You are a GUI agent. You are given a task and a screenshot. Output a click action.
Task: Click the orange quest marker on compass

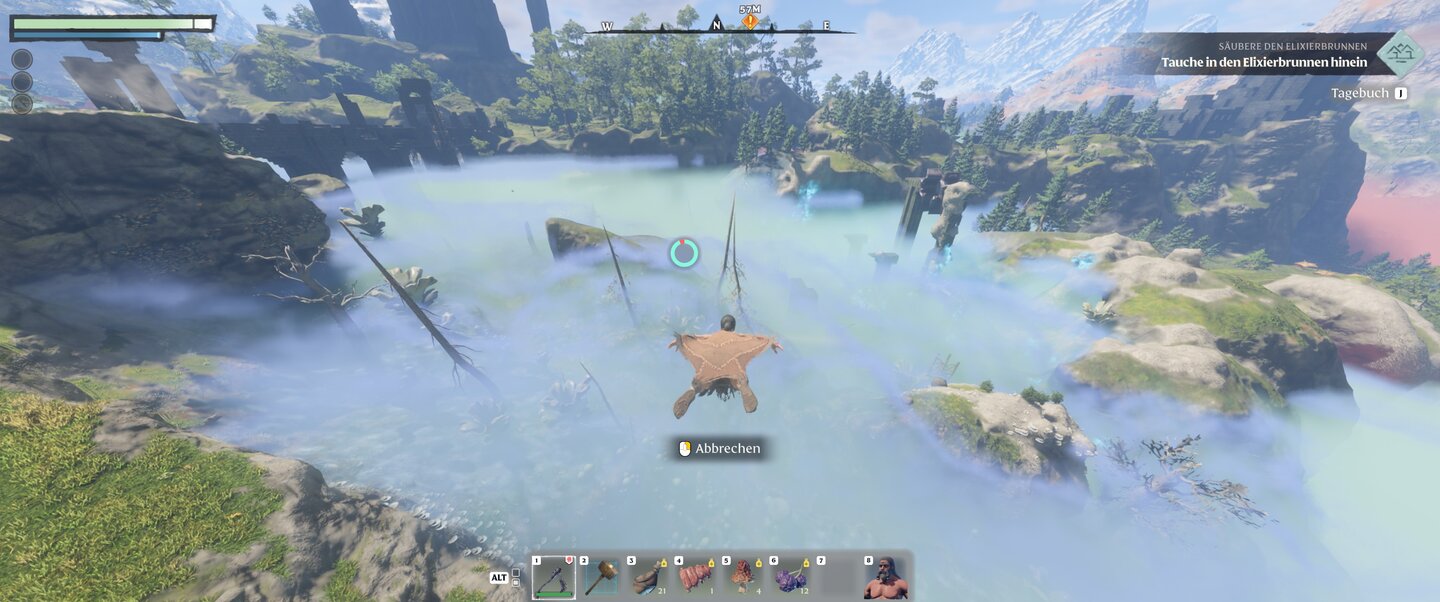click(750, 20)
